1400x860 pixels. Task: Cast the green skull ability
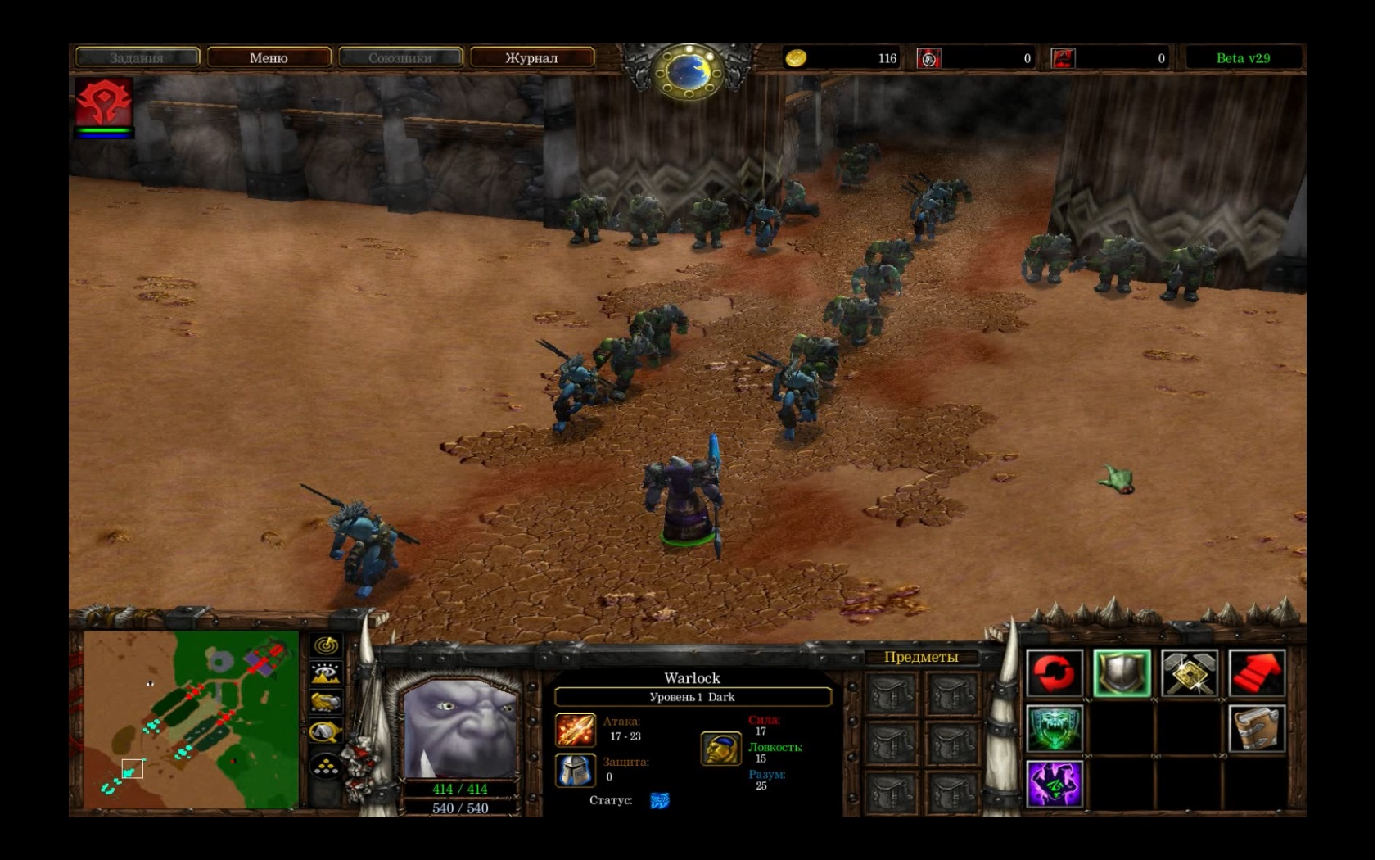coord(1055,729)
